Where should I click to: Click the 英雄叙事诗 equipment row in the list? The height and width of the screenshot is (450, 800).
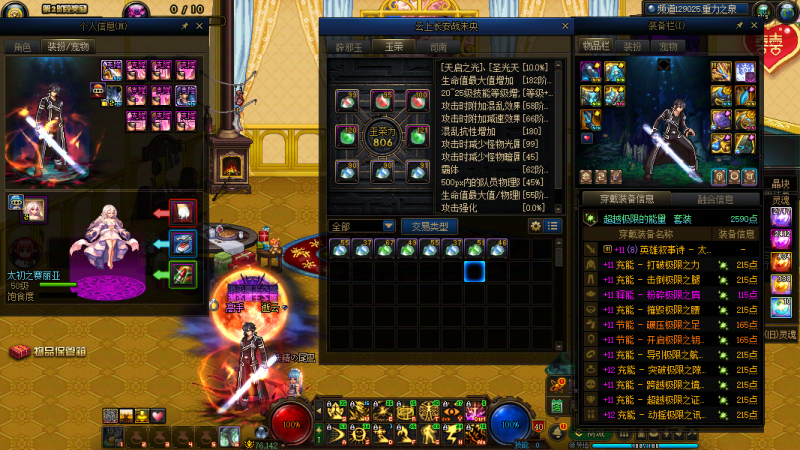(660, 250)
